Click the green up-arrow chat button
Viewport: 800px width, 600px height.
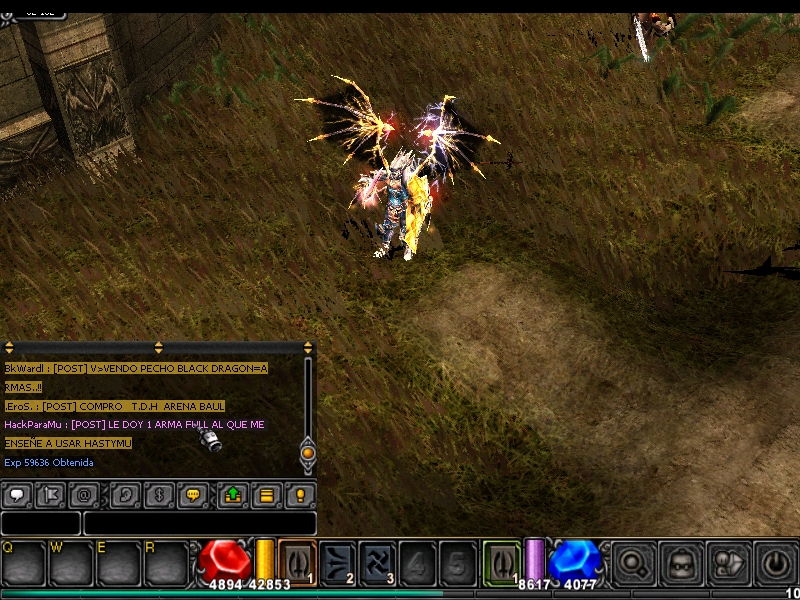232,495
